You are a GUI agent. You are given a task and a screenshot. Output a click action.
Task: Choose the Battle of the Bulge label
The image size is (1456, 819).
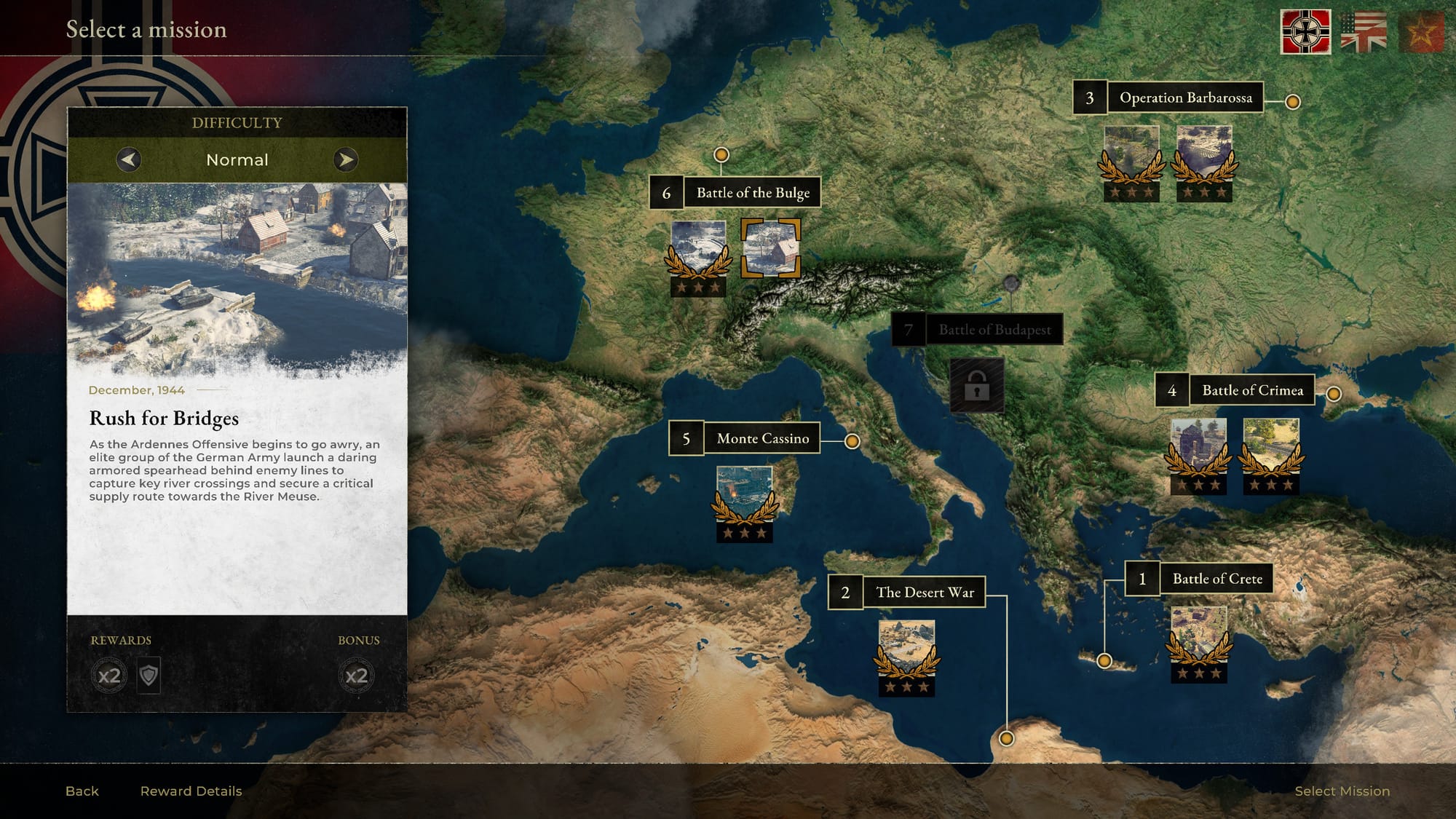(x=752, y=193)
